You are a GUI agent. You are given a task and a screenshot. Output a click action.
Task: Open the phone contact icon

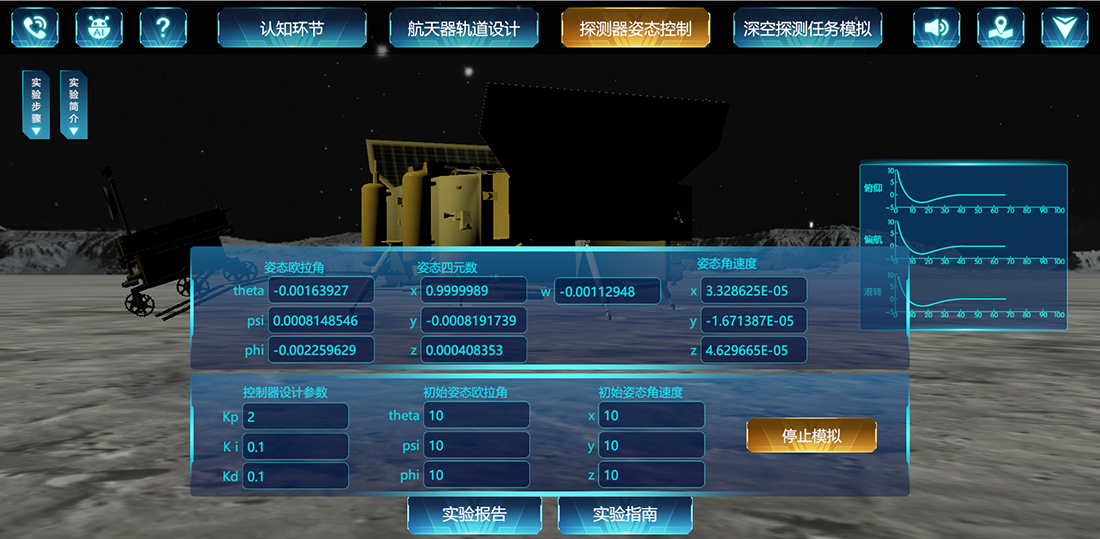(35, 28)
